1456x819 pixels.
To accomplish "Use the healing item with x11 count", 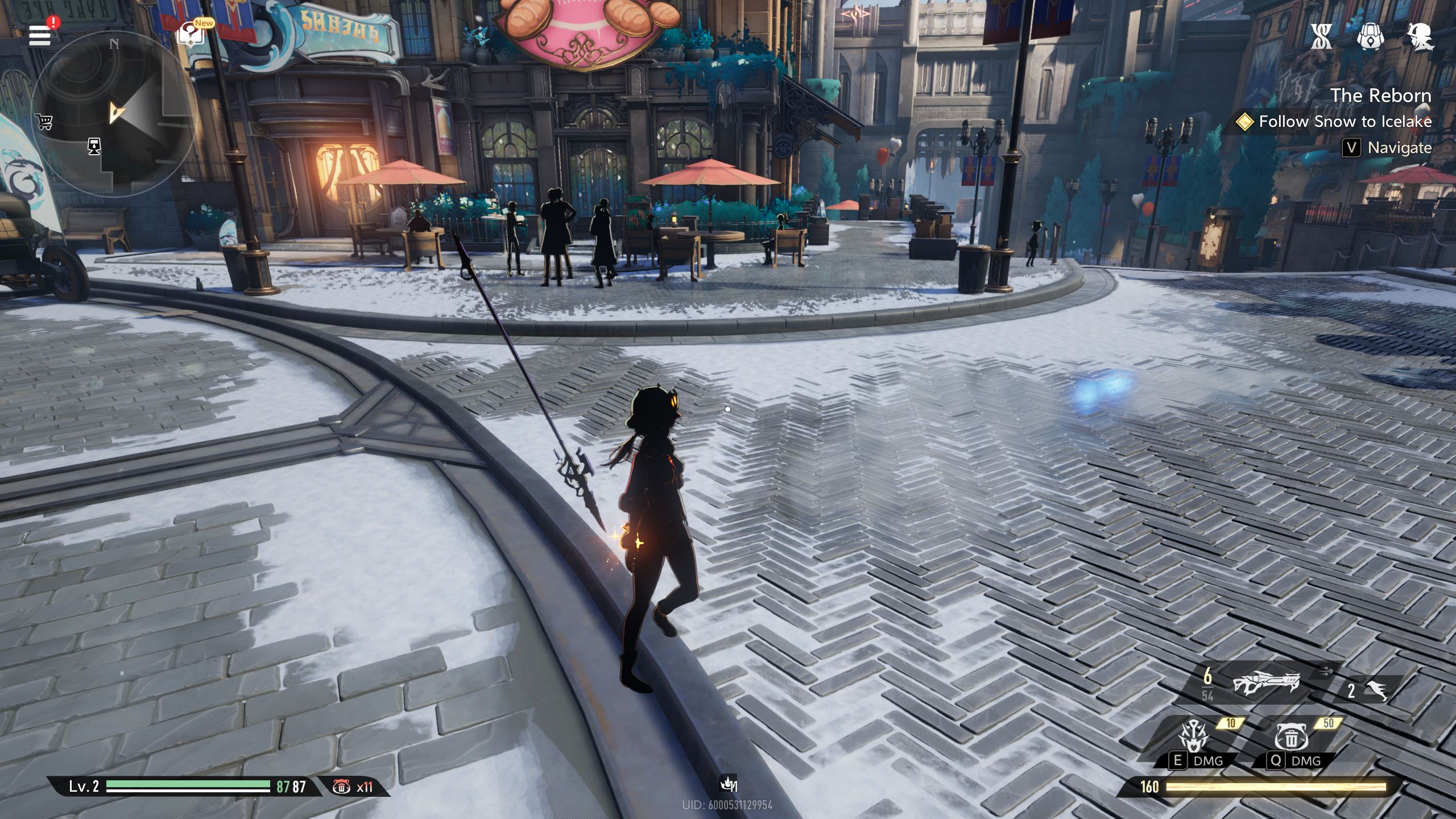I will (342, 787).
